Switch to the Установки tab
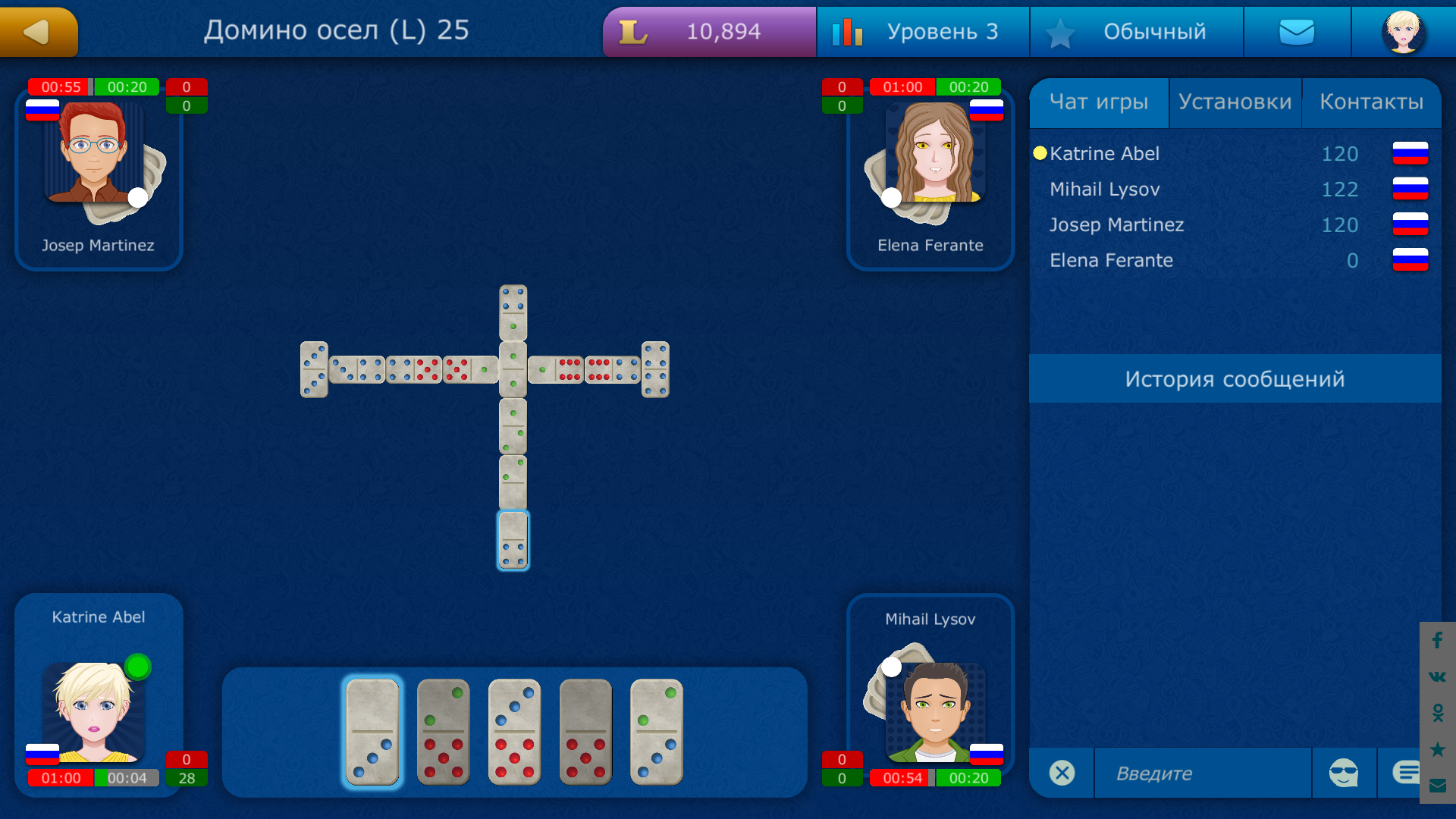This screenshot has height=819, width=1456. click(1235, 102)
